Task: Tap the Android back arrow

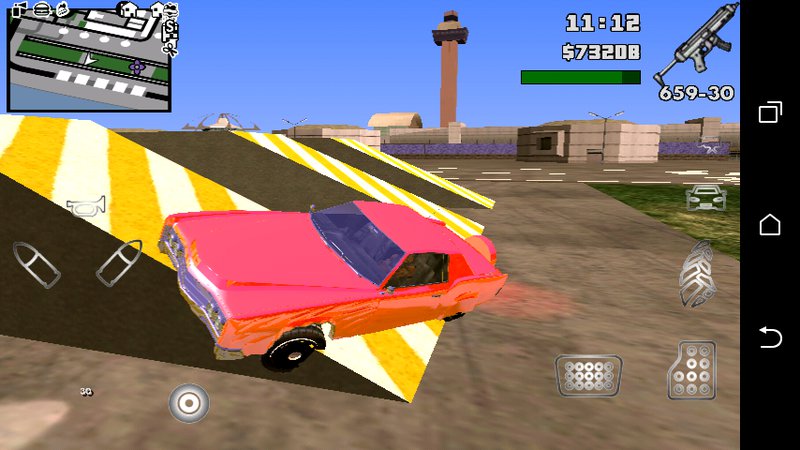Action: pos(770,338)
